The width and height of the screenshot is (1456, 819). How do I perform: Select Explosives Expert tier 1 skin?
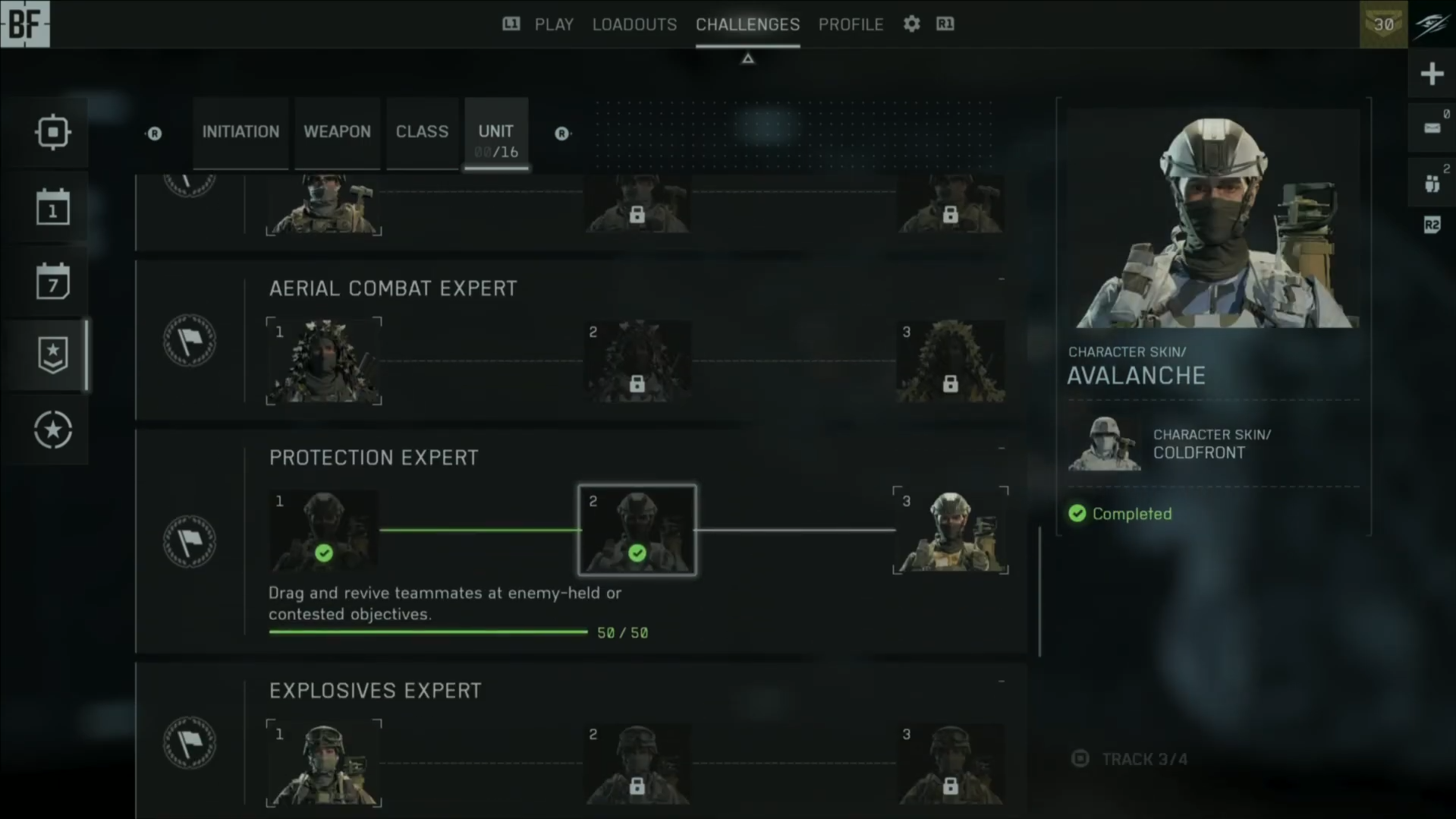click(x=324, y=763)
